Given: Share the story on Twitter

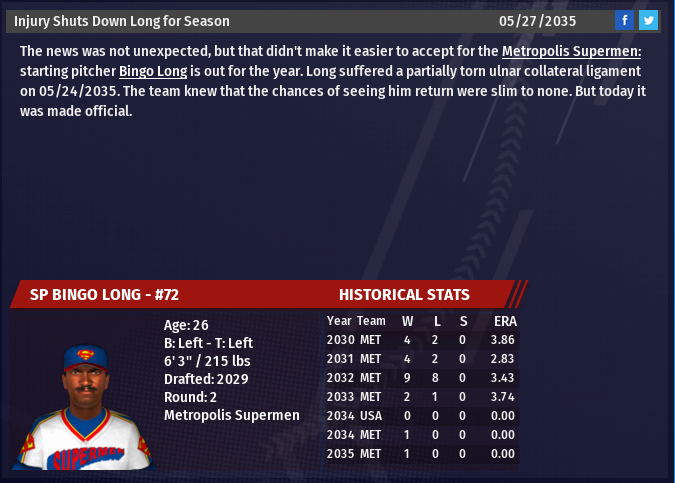Looking at the screenshot, I should coord(648,20).
